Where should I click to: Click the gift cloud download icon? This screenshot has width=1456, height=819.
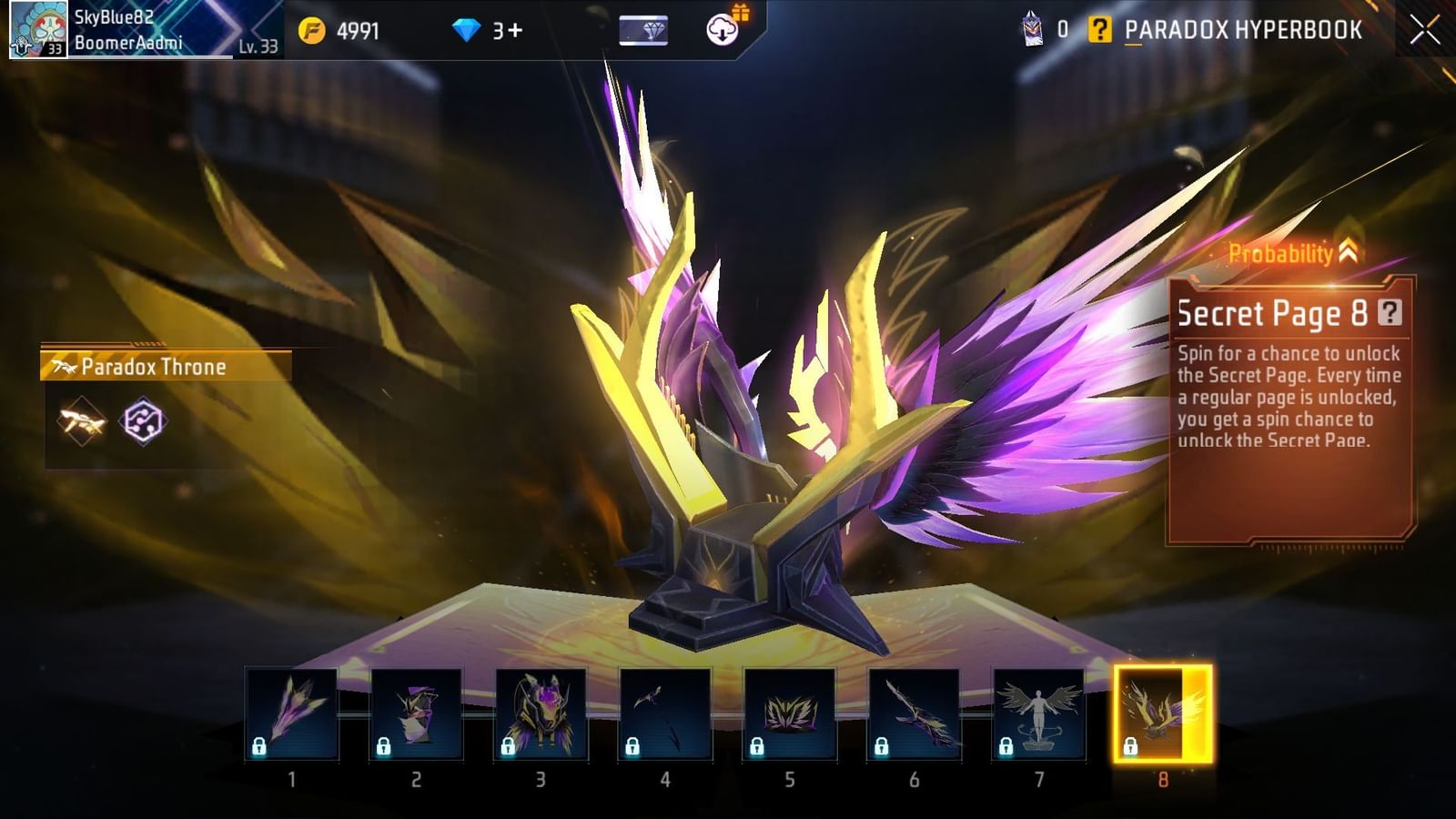point(723,28)
